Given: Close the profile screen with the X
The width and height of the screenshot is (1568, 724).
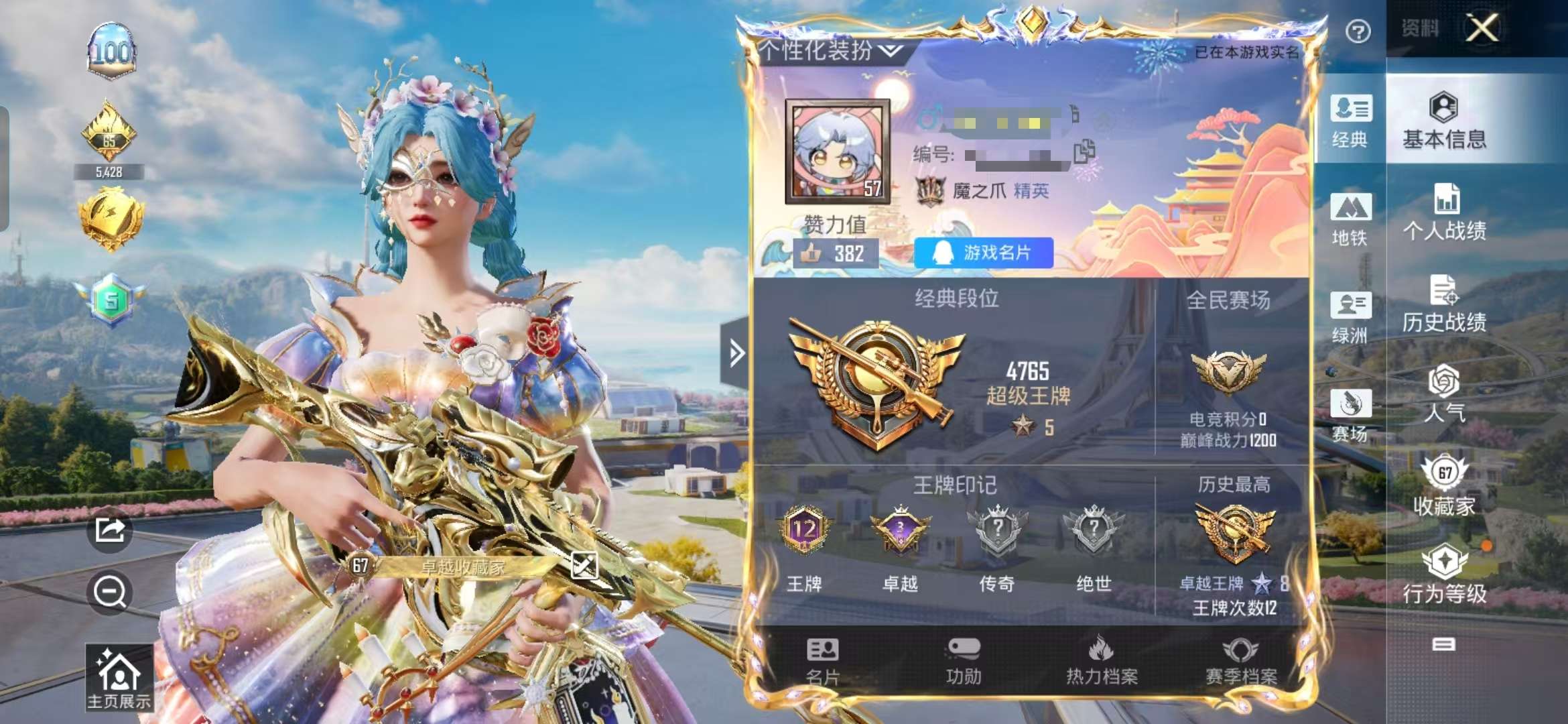Looking at the screenshot, I should pos(1482,28).
